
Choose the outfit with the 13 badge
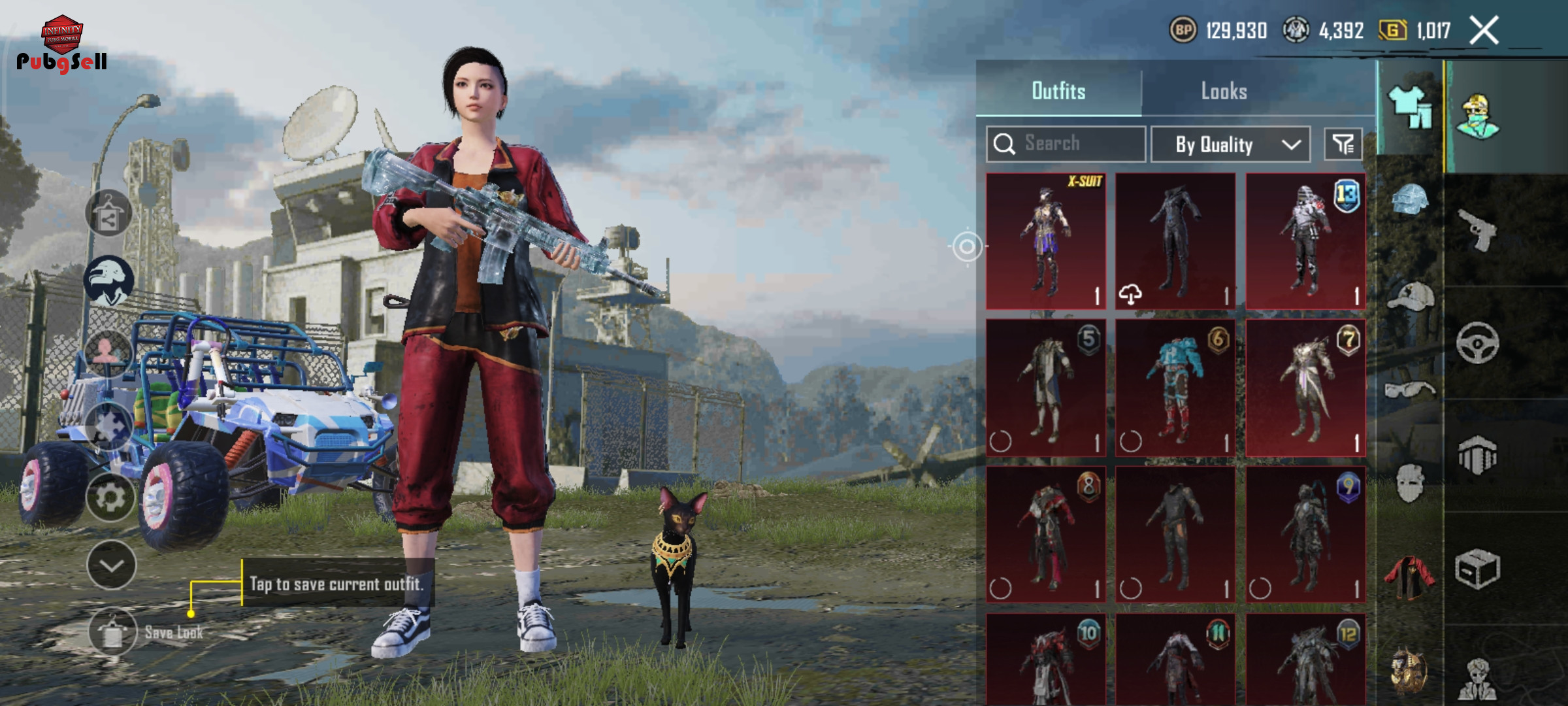pyautogui.click(x=1305, y=241)
